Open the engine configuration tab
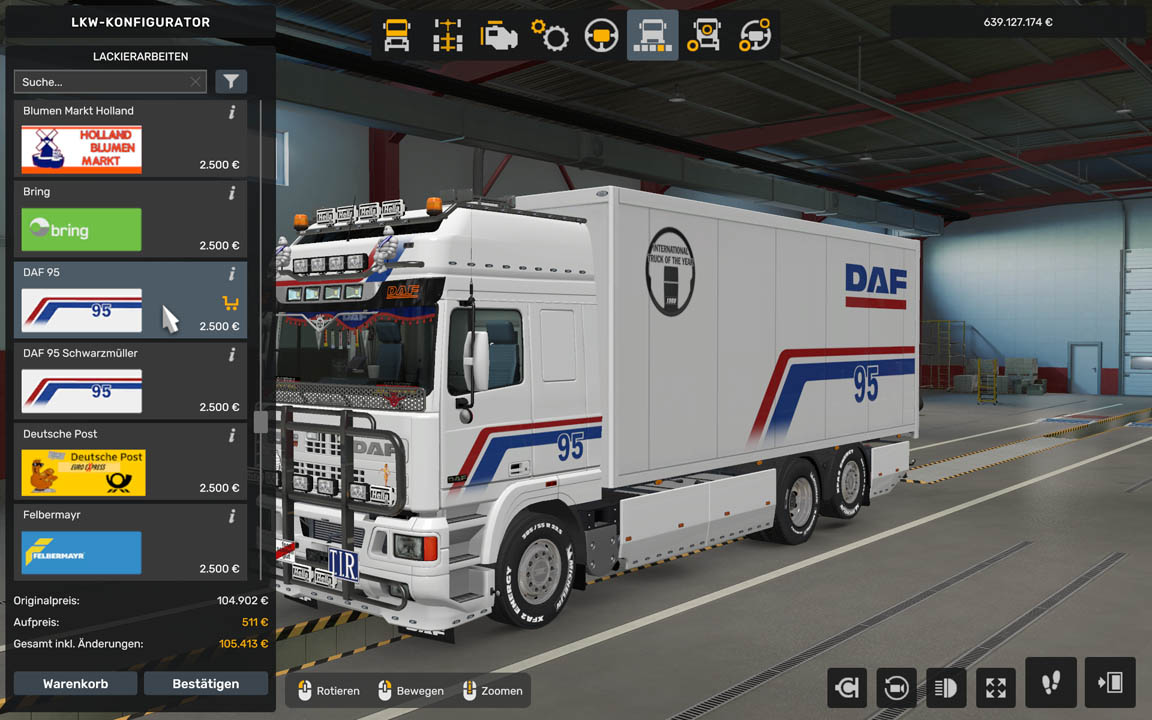1152x720 pixels. [499, 36]
